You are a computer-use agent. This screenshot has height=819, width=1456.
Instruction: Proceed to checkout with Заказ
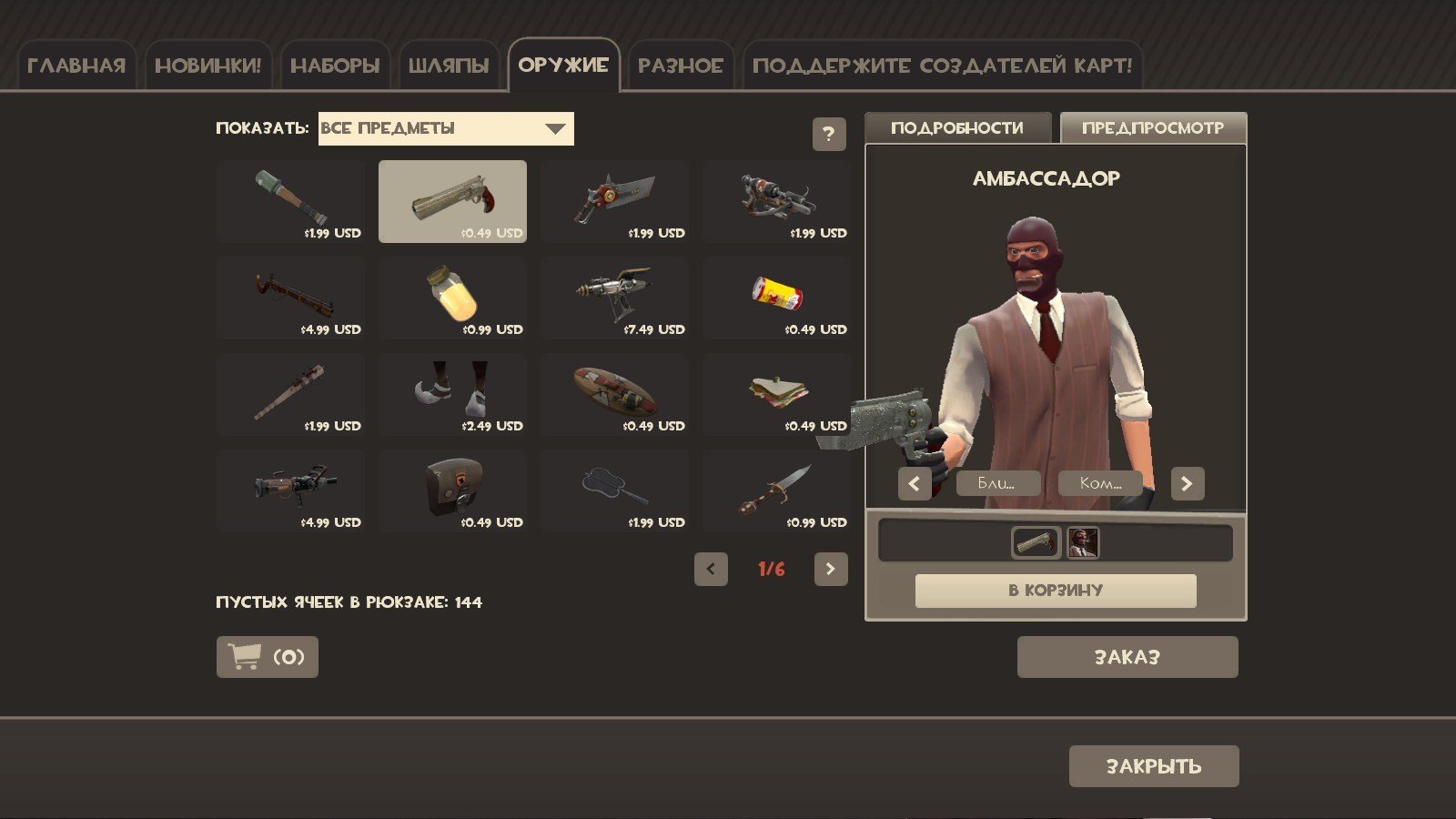point(1127,657)
